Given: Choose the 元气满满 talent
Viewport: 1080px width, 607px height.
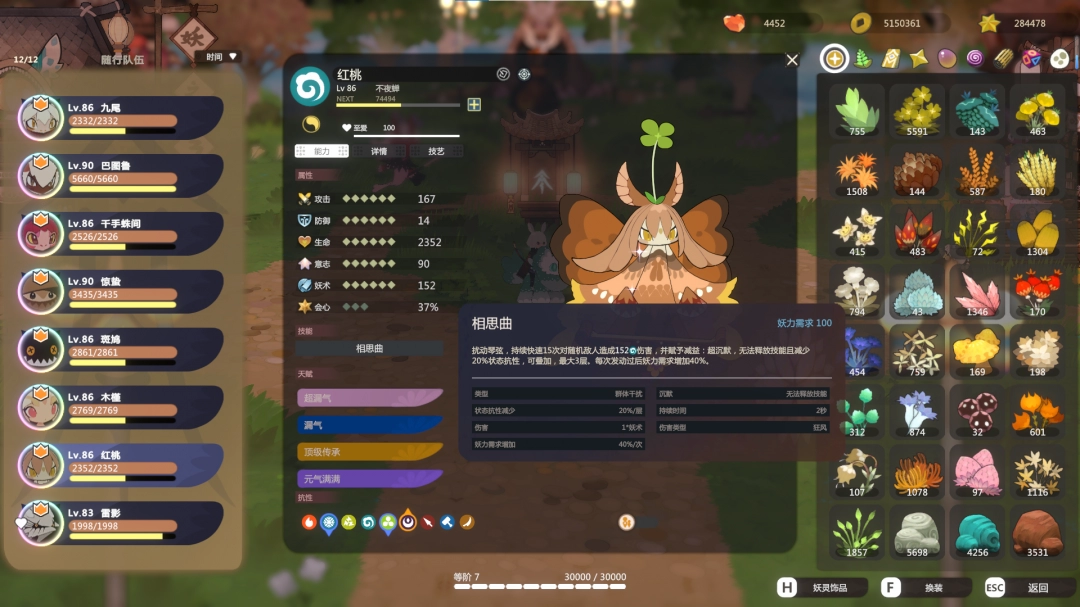Looking at the screenshot, I should 369,479.
